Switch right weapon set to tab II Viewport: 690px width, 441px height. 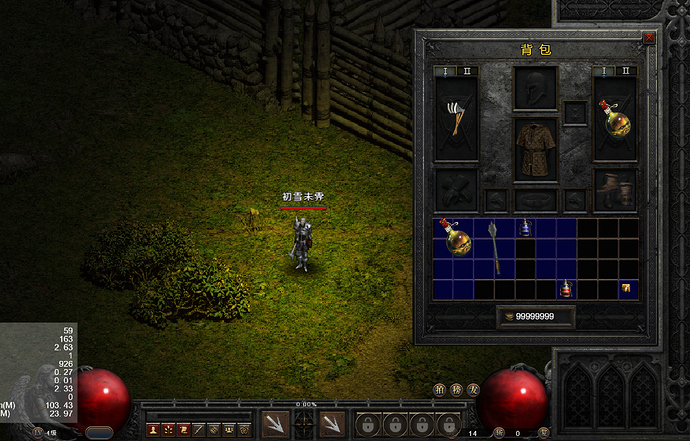(627, 71)
